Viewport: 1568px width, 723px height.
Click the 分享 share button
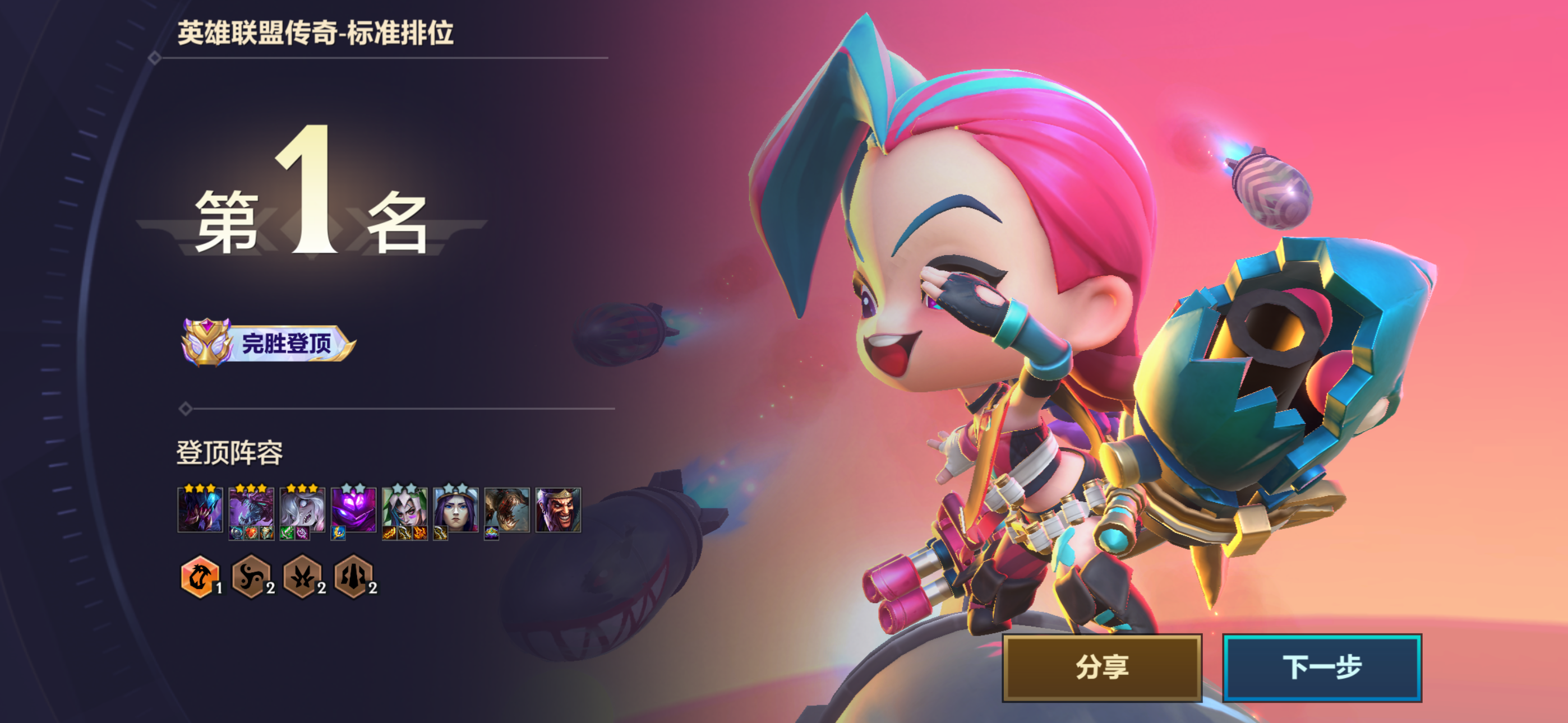point(1102,668)
